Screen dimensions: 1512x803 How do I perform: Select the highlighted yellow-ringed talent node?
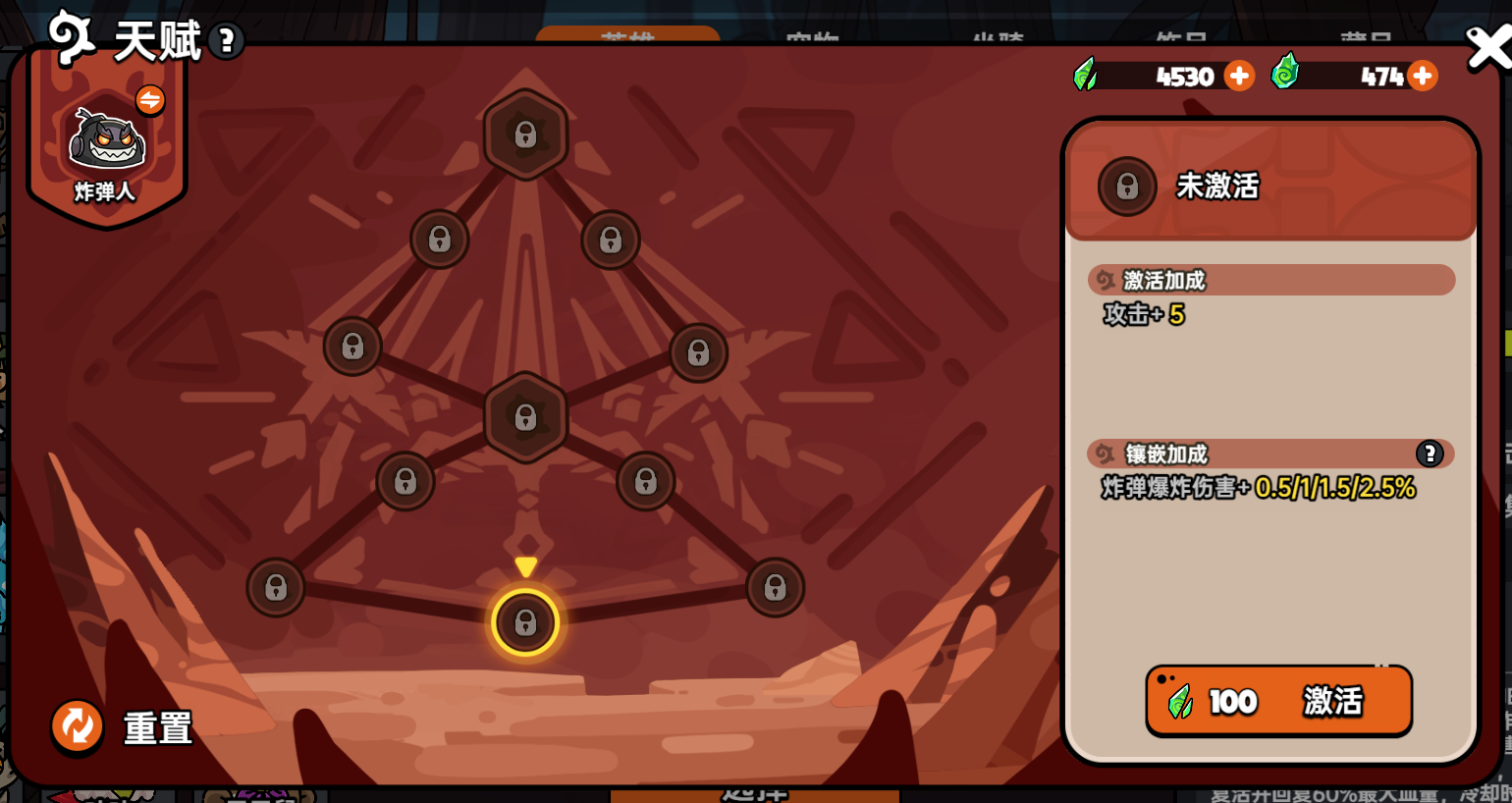pyautogui.click(x=525, y=622)
